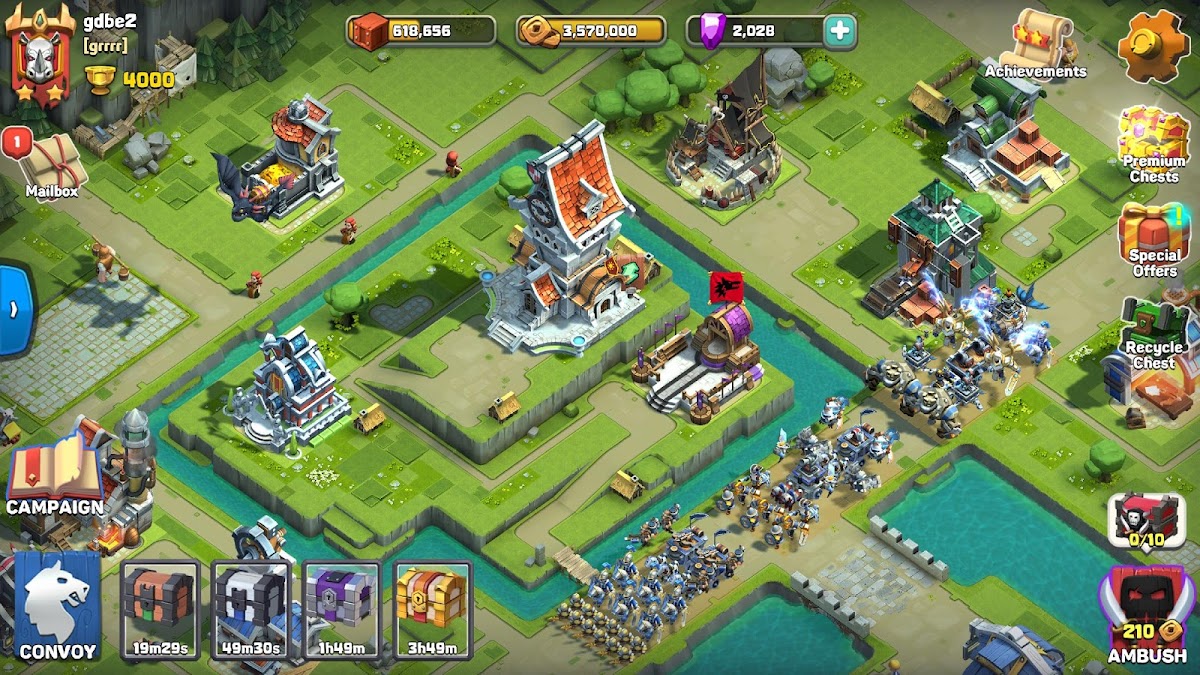Screen dimensions: 1200x675
Task: Select the chest with 49m30s timer
Action: [x=251, y=608]
